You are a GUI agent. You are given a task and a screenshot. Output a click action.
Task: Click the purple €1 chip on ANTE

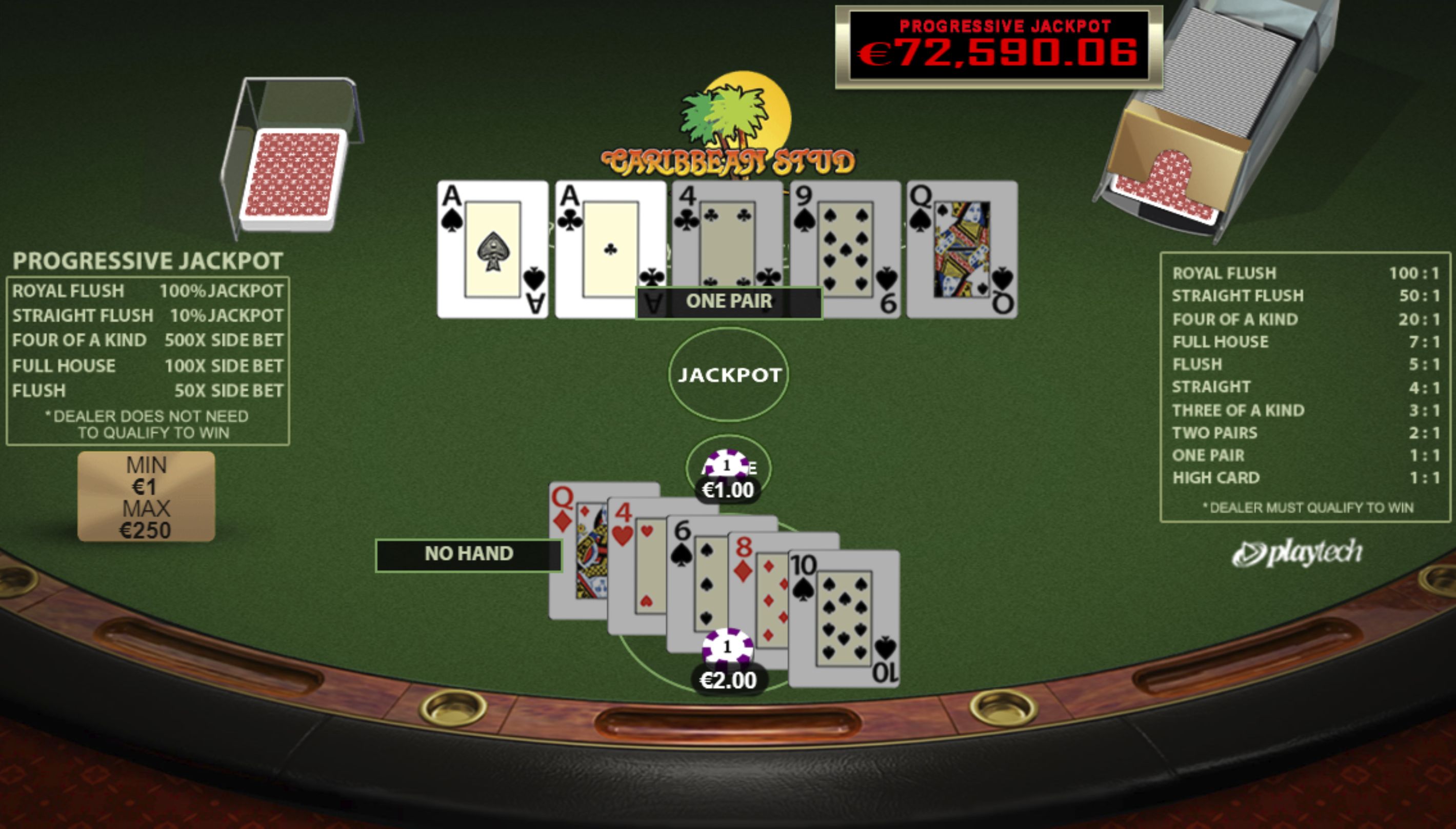pos(726,464)
